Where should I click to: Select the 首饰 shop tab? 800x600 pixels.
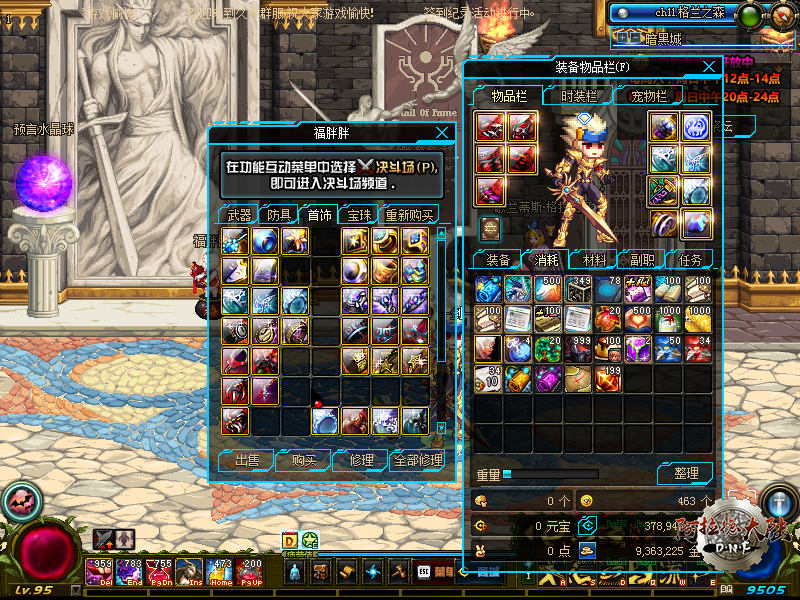[x=319, y=215]
